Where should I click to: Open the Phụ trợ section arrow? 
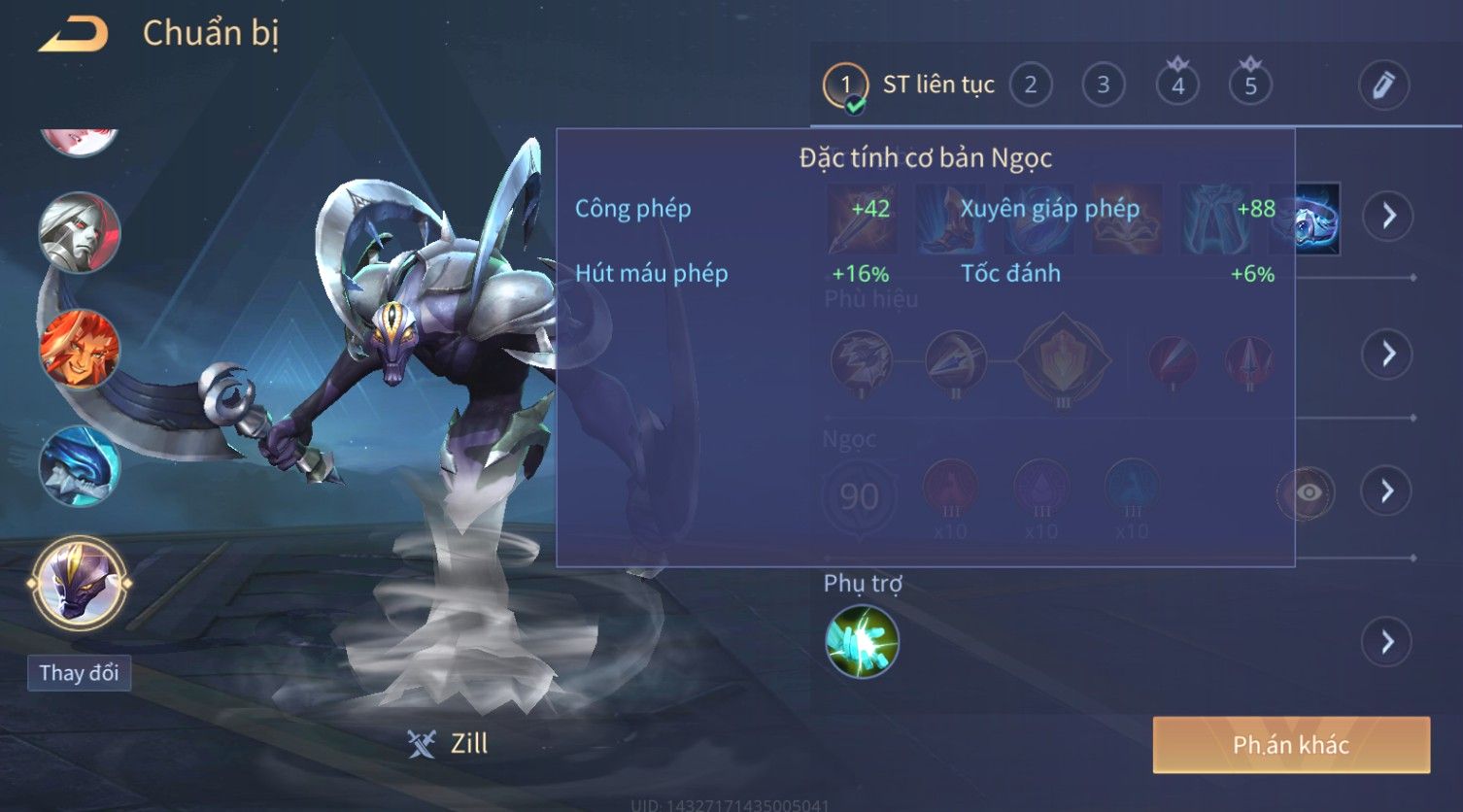tap(1387, 642)
